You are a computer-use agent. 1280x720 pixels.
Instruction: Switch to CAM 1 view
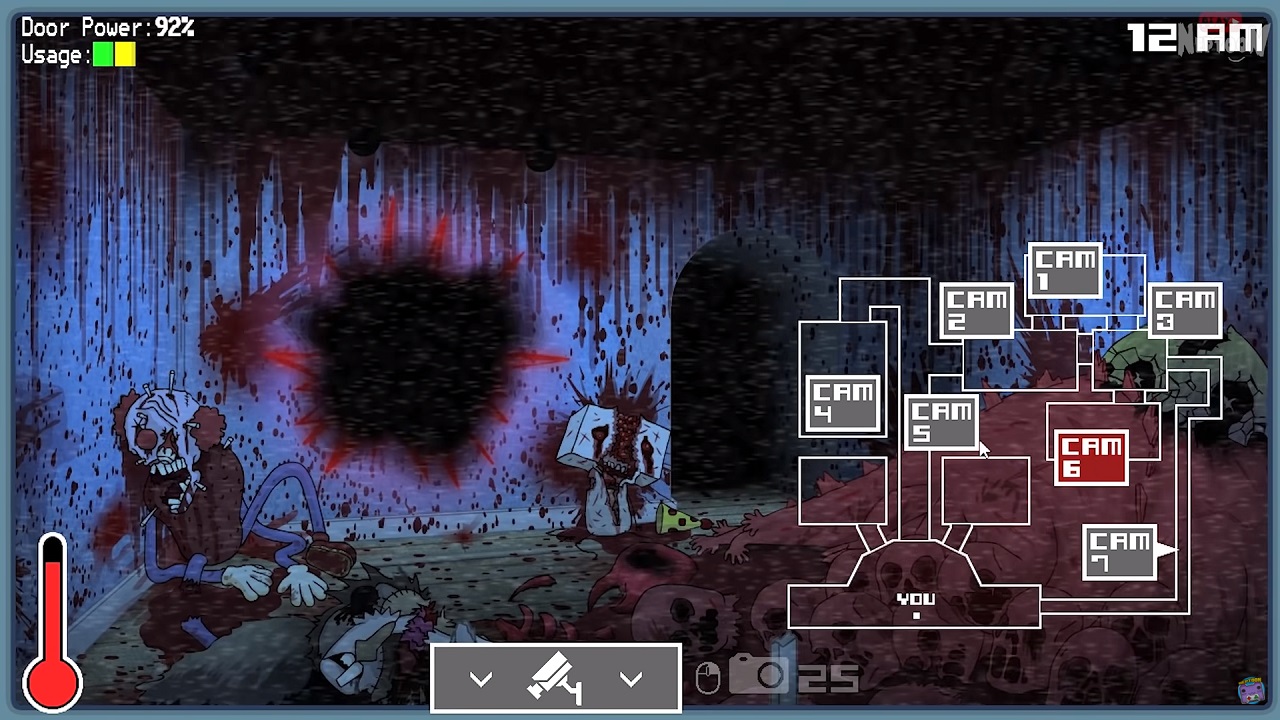[x=1064, y=270]
